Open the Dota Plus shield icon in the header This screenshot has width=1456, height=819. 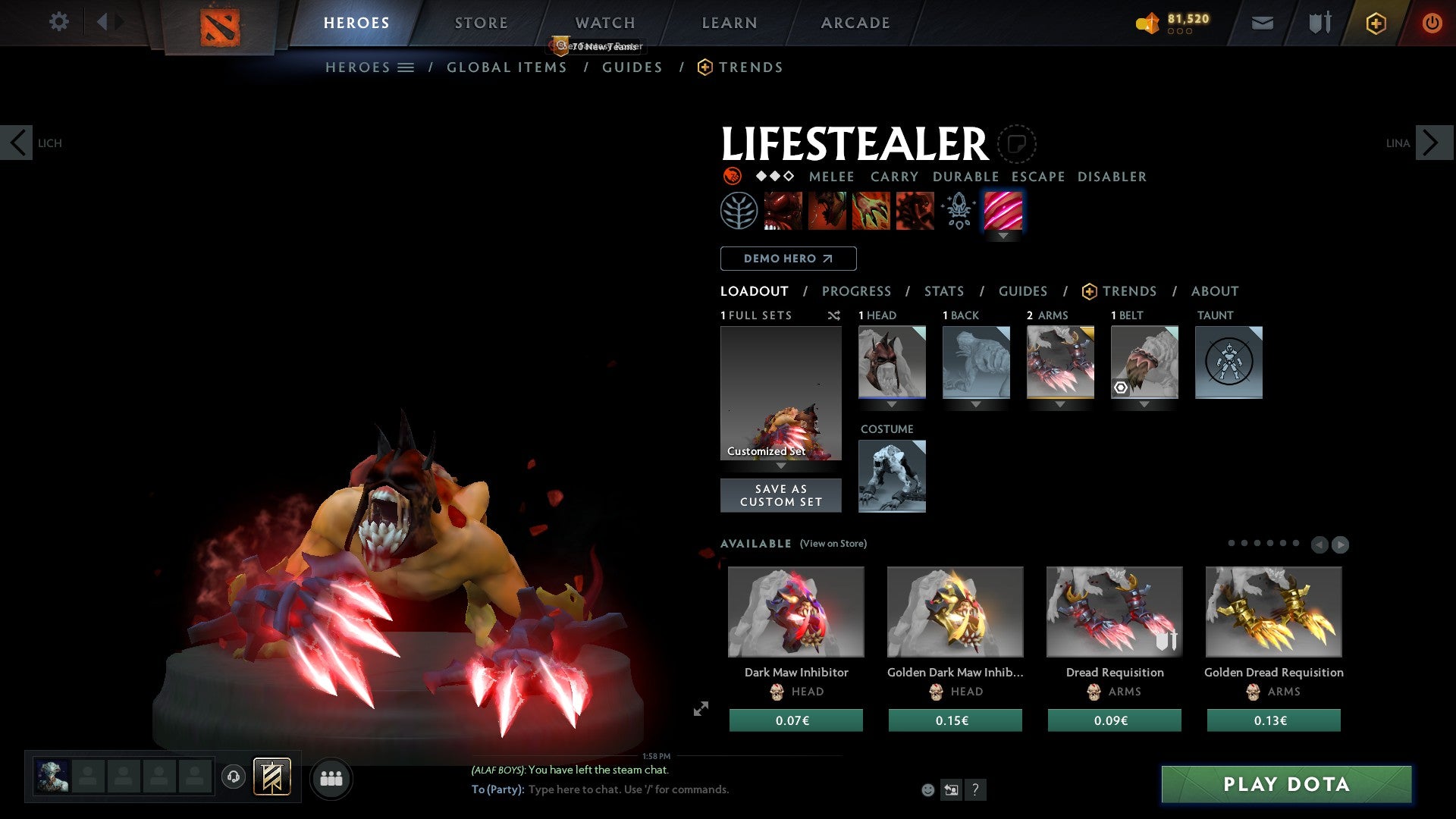click(1376, 23)
